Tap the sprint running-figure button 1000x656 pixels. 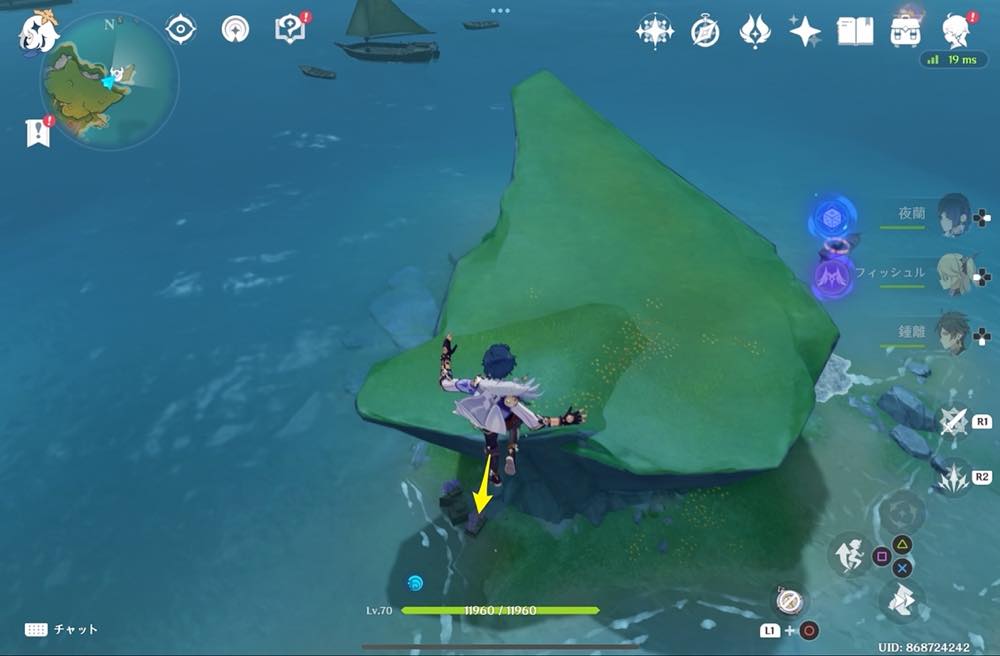(848, 555)
